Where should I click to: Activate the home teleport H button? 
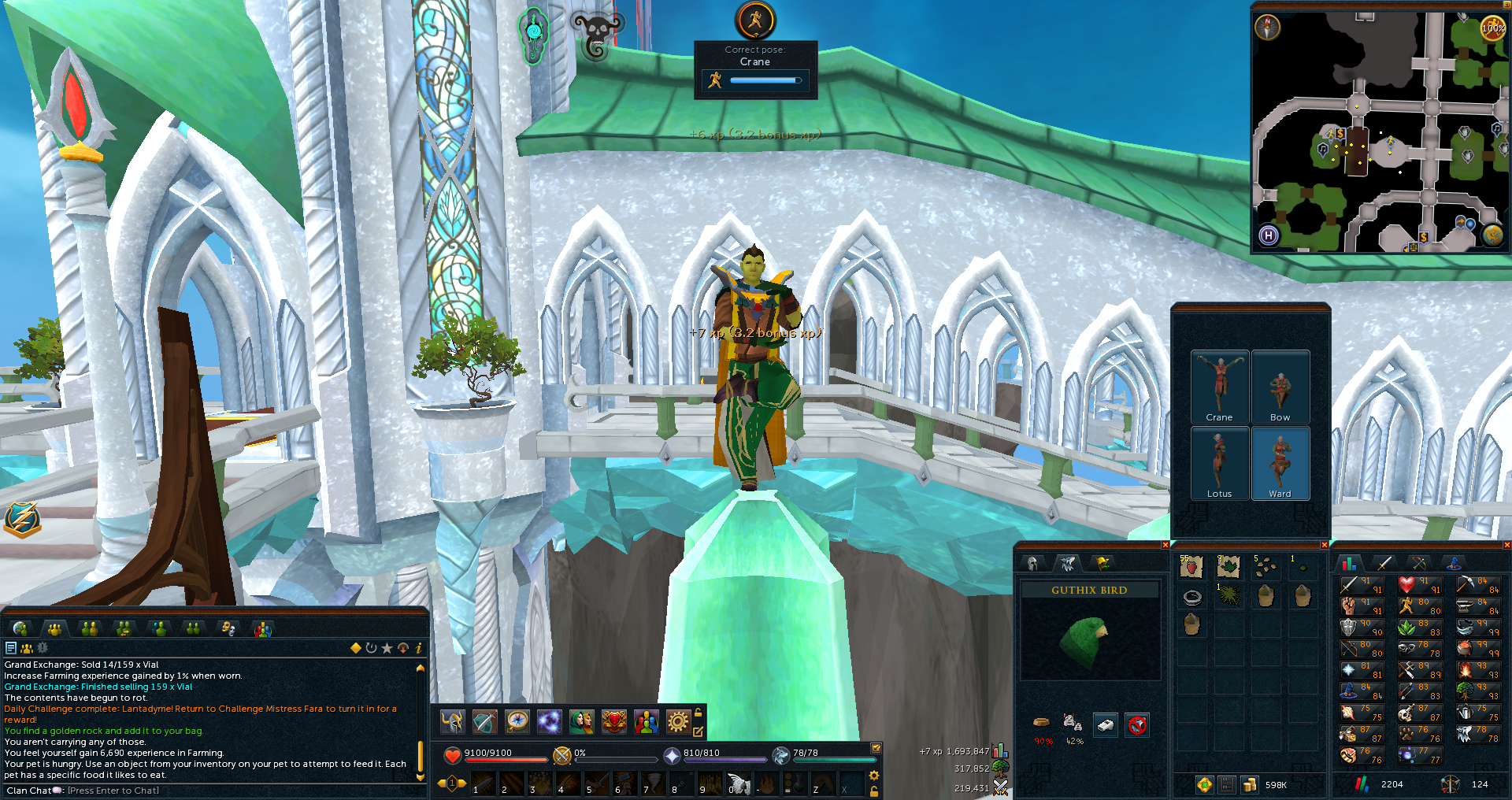(x=1268, y=235)
